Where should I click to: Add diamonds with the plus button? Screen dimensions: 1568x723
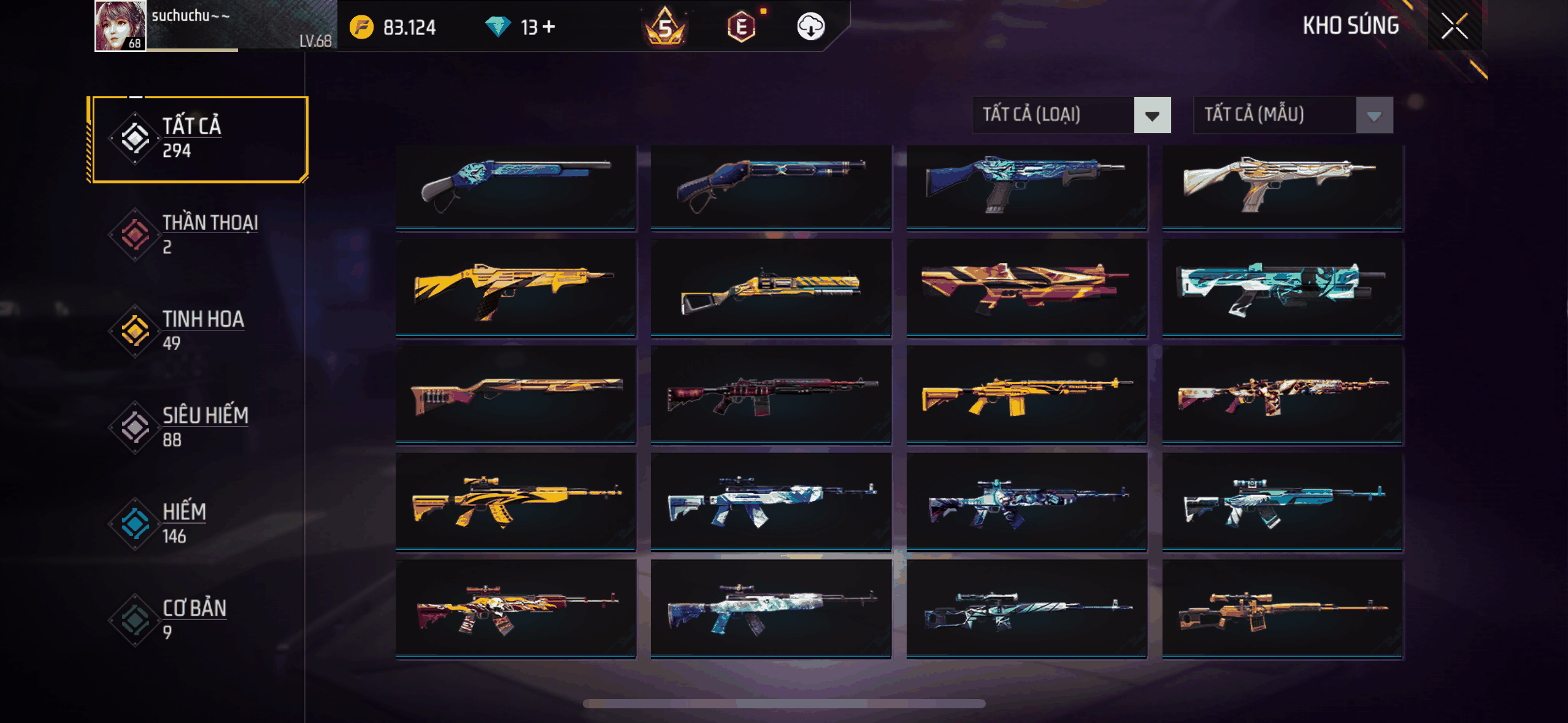(549, 26)
